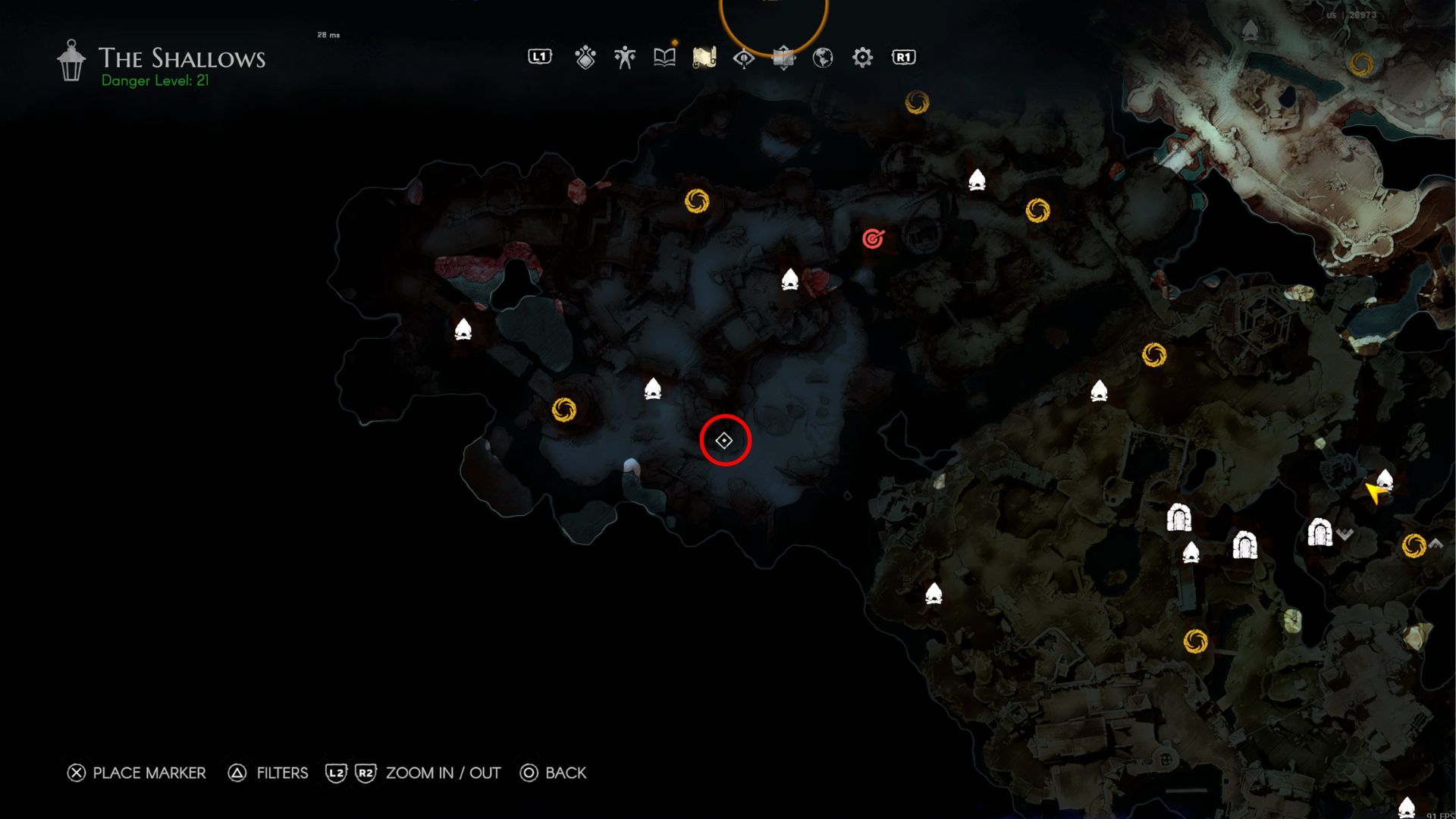Switch to the eye icon tab
Viewport: 1456px width, 819px height.
pos(744,58)
